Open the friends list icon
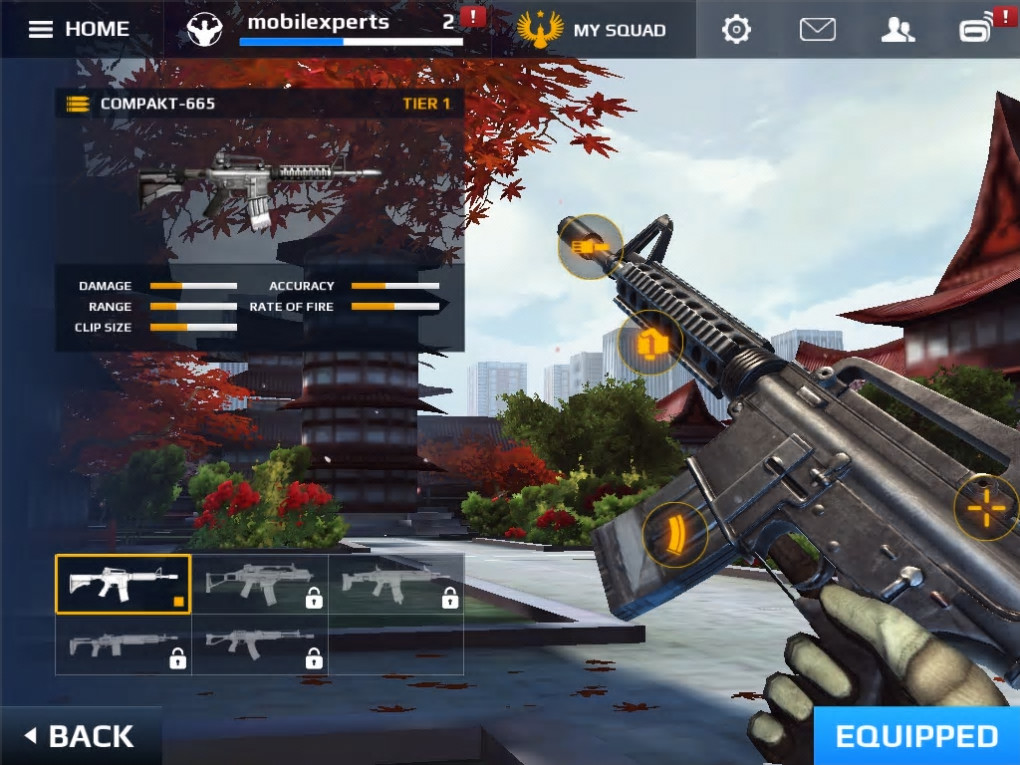Image resolution: width=1020 pixels, height=765 pixels. coord(897,29)
